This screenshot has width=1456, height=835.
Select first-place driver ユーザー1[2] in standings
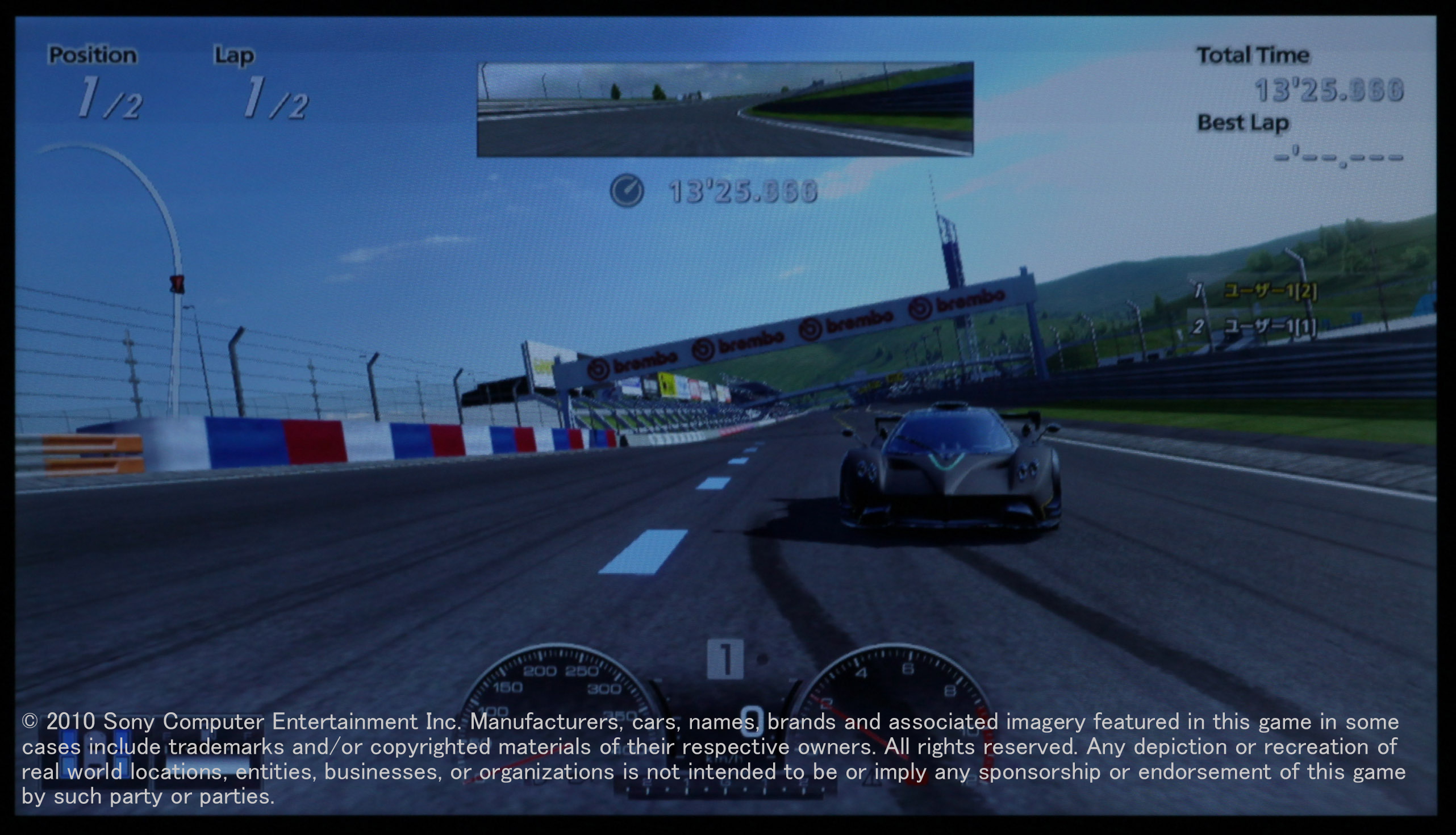pos(1270,291)
